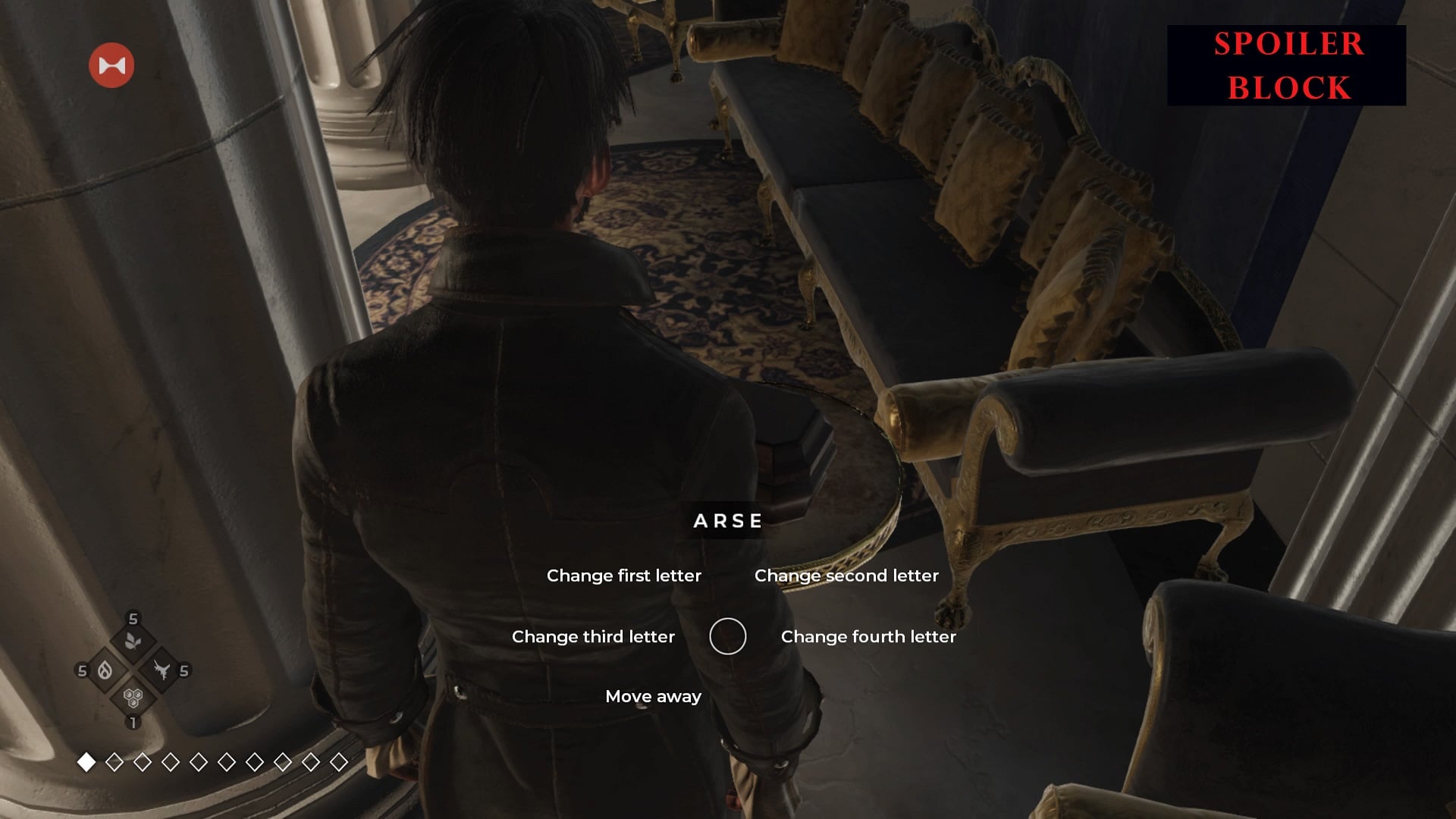This screenshot has width=1456, height=819.
Task: Select "Change second letter" option
Action: [x=846, y=576]
